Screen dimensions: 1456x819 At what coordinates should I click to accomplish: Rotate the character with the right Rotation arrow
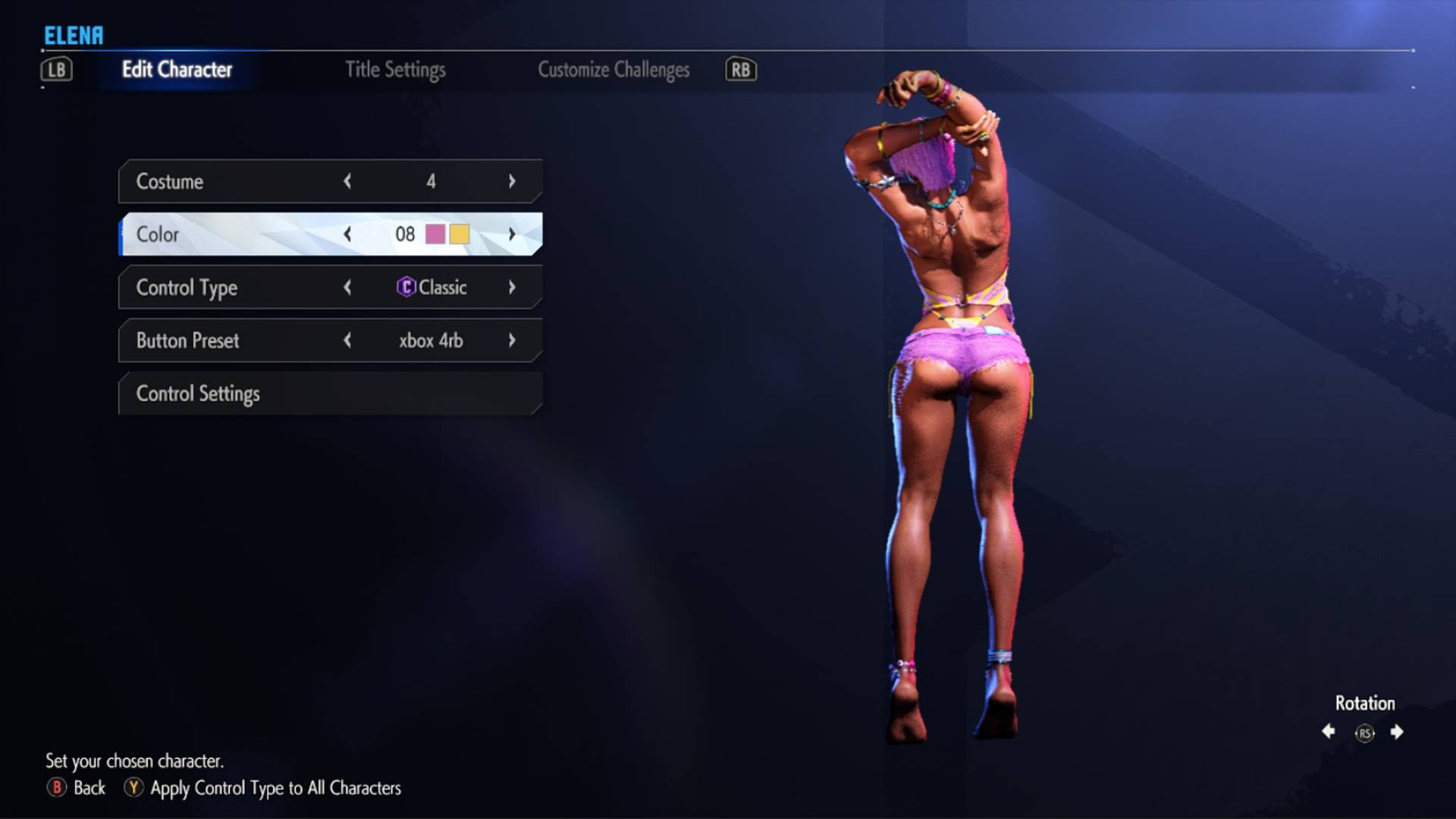pos(1396,732)
